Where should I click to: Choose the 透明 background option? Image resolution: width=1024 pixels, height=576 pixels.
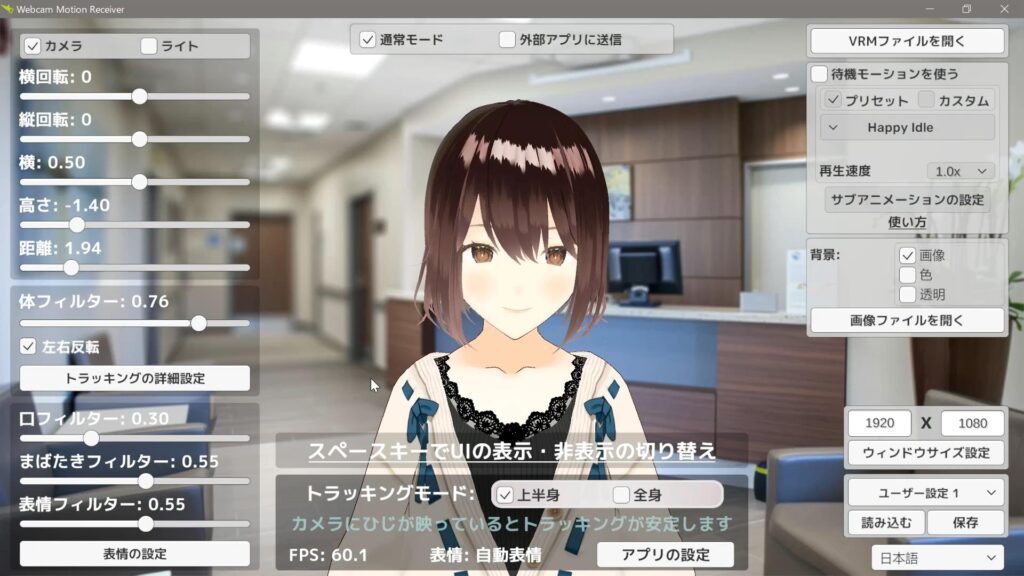[x=908, y=294]
